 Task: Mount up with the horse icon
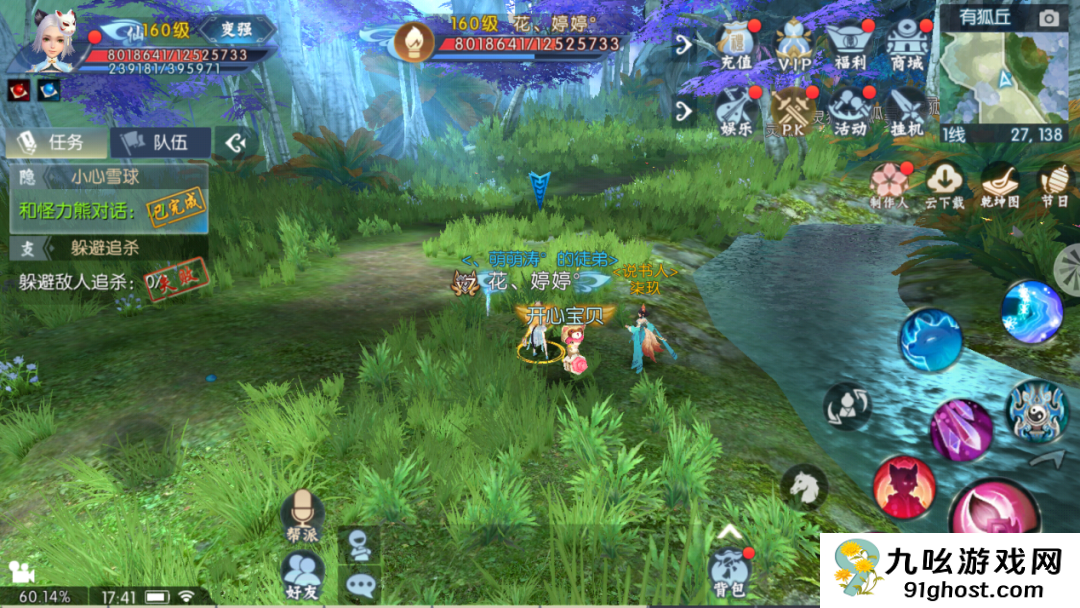[804, 487]
